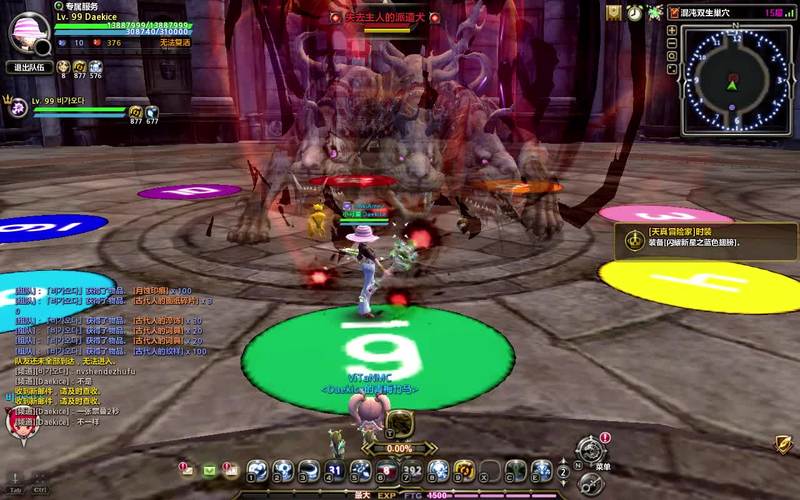
Task: Click the golden banner icon beside the clock
Action: tap(613, 12)
